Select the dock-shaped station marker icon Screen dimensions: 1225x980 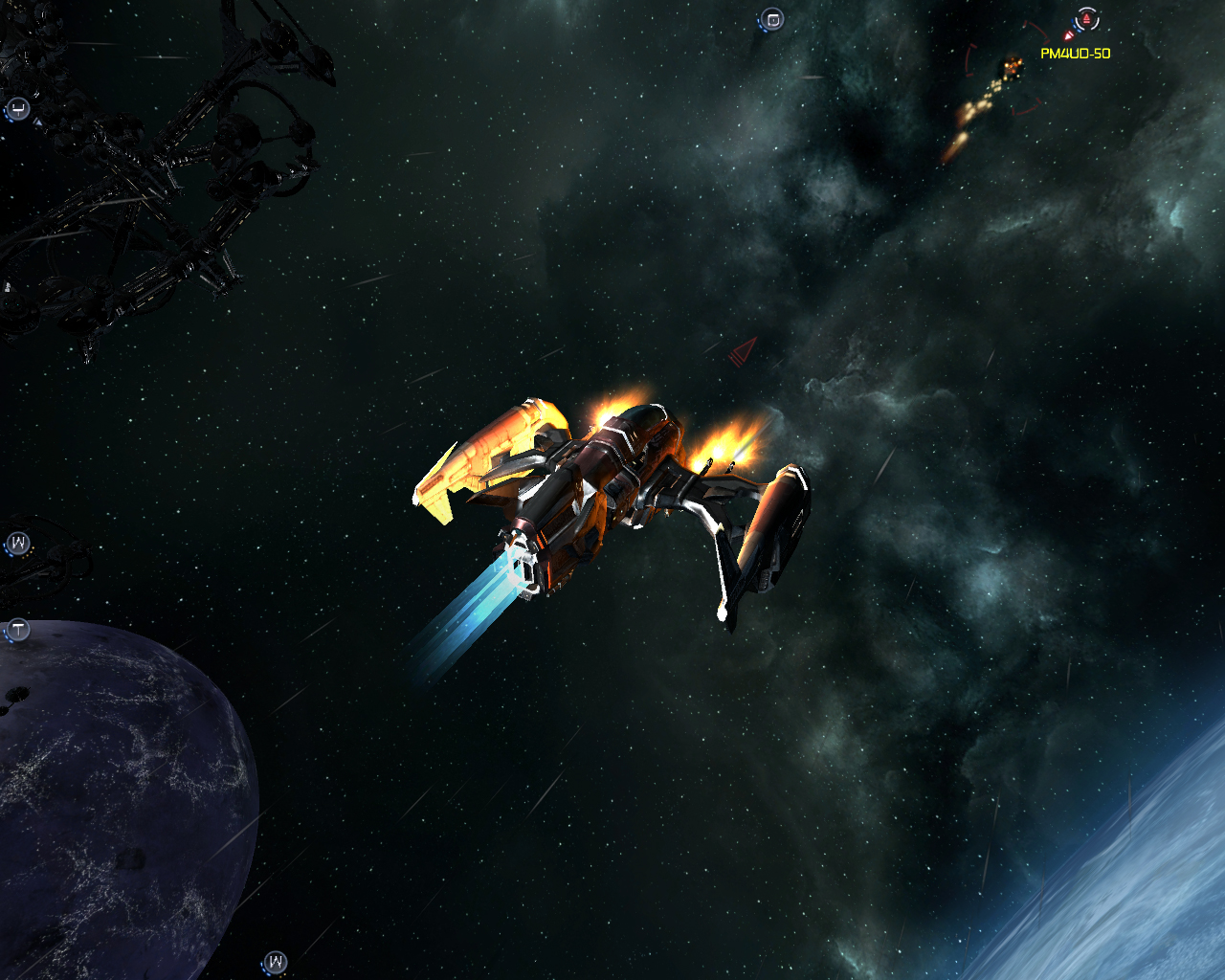(18, 109)
